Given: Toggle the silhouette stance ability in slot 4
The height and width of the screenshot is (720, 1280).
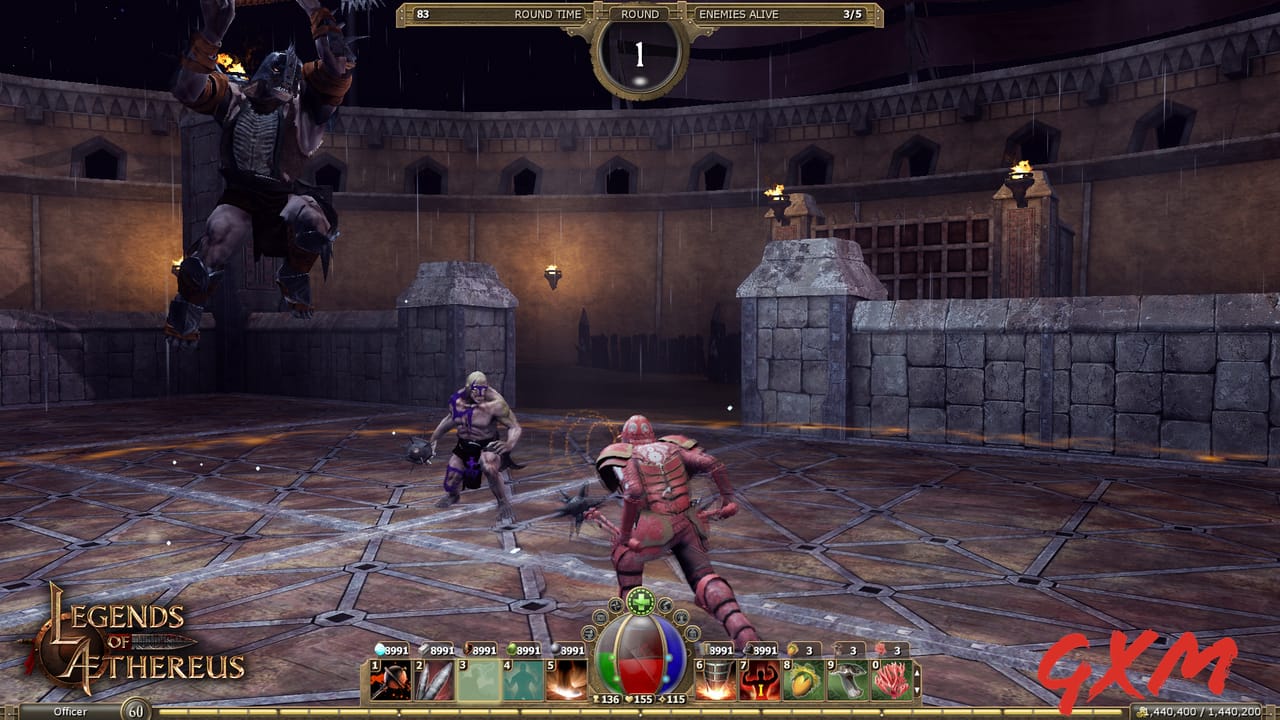Looking at the screenshot, I should [522, 679].
